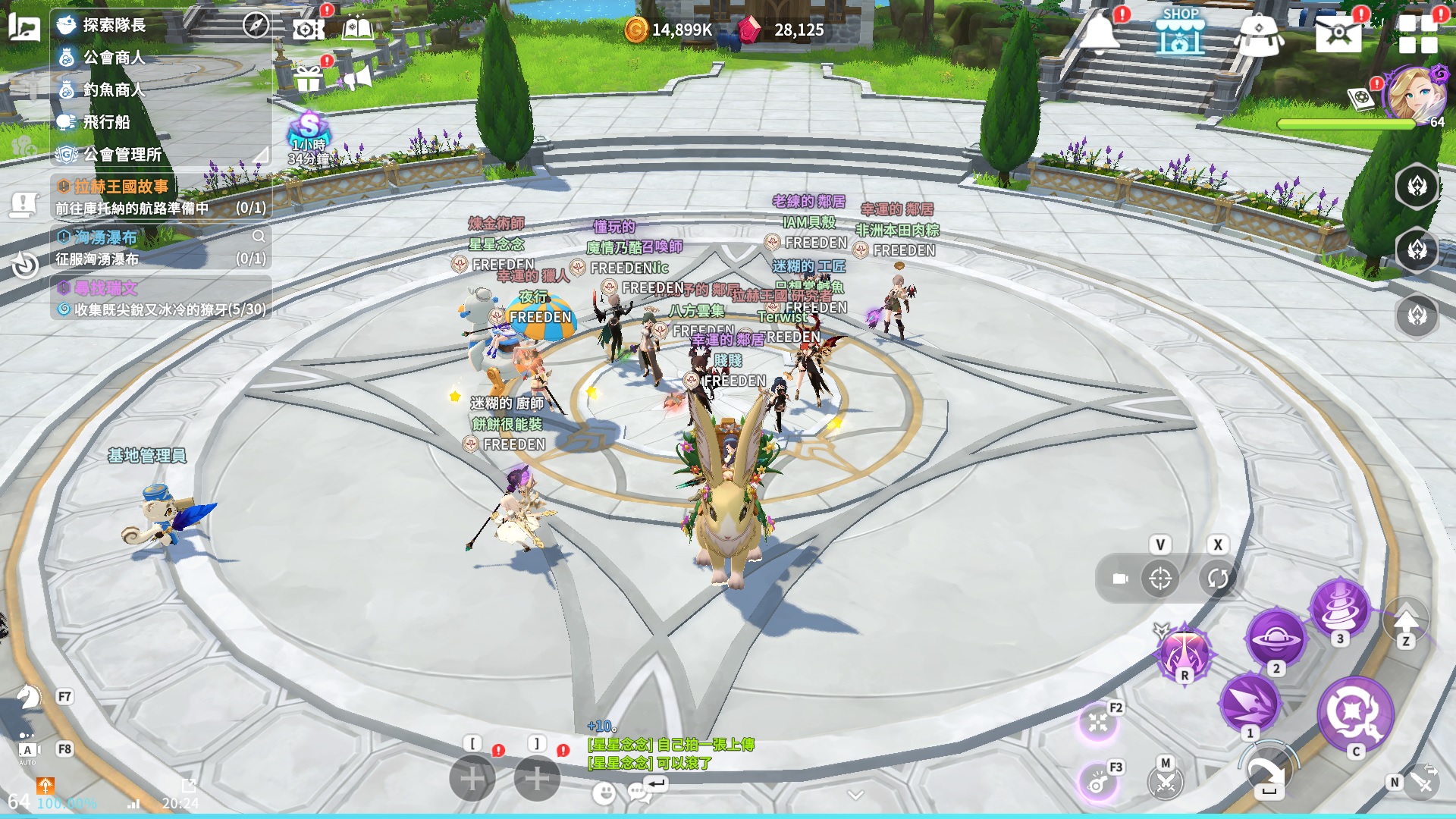Open the notification bell
The height and width of the screenshot is (819, 1456).
pos(1099,33)
